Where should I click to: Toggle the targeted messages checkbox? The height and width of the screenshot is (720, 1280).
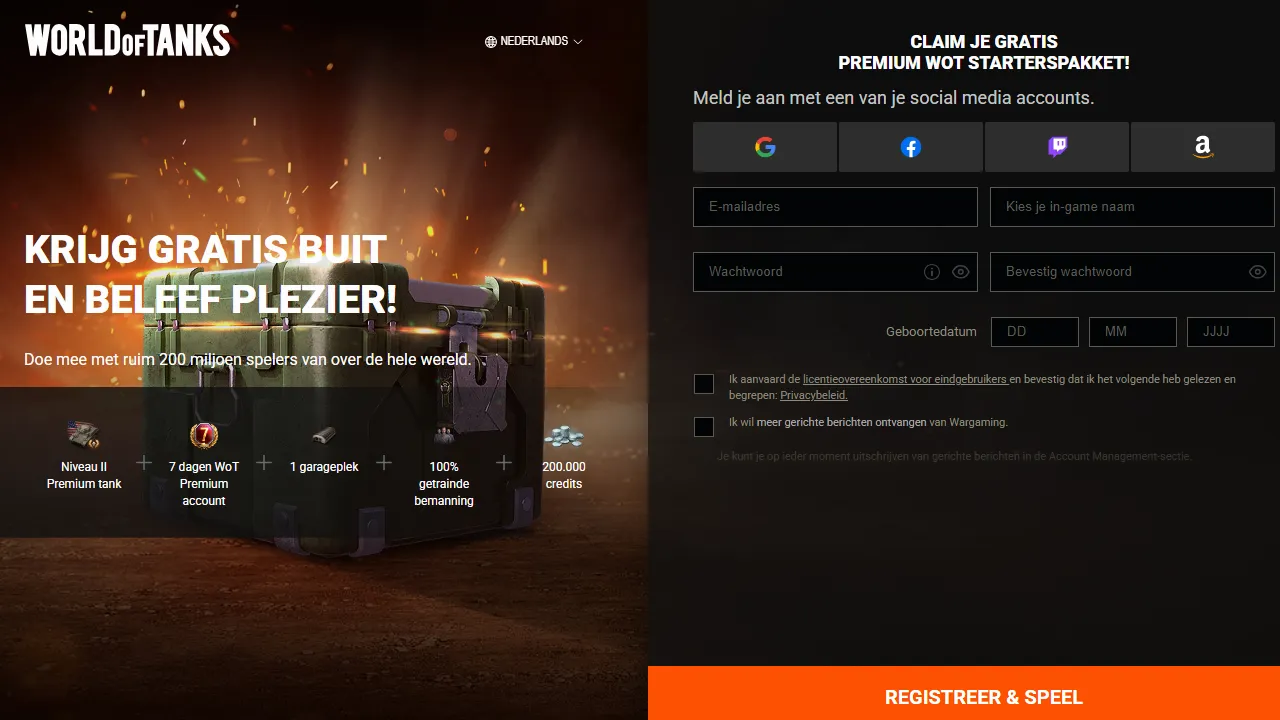click(x=704, y=427)
